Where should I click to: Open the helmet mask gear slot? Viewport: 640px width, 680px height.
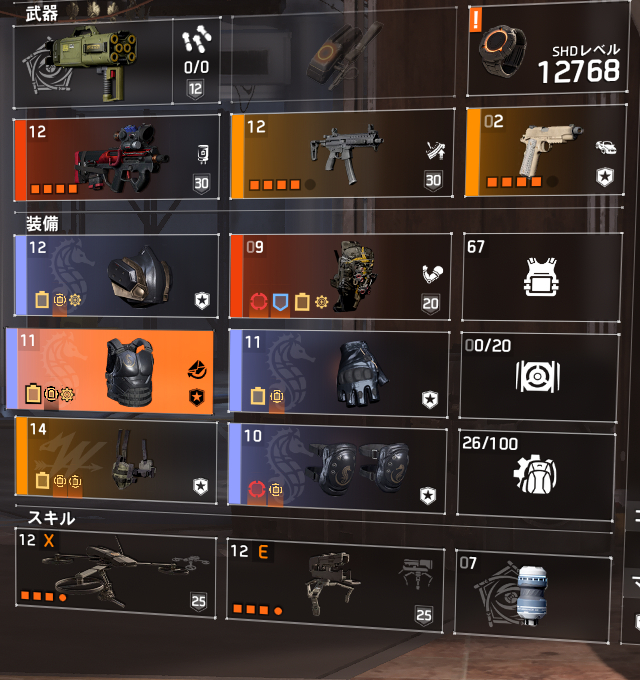pos(117,274)
